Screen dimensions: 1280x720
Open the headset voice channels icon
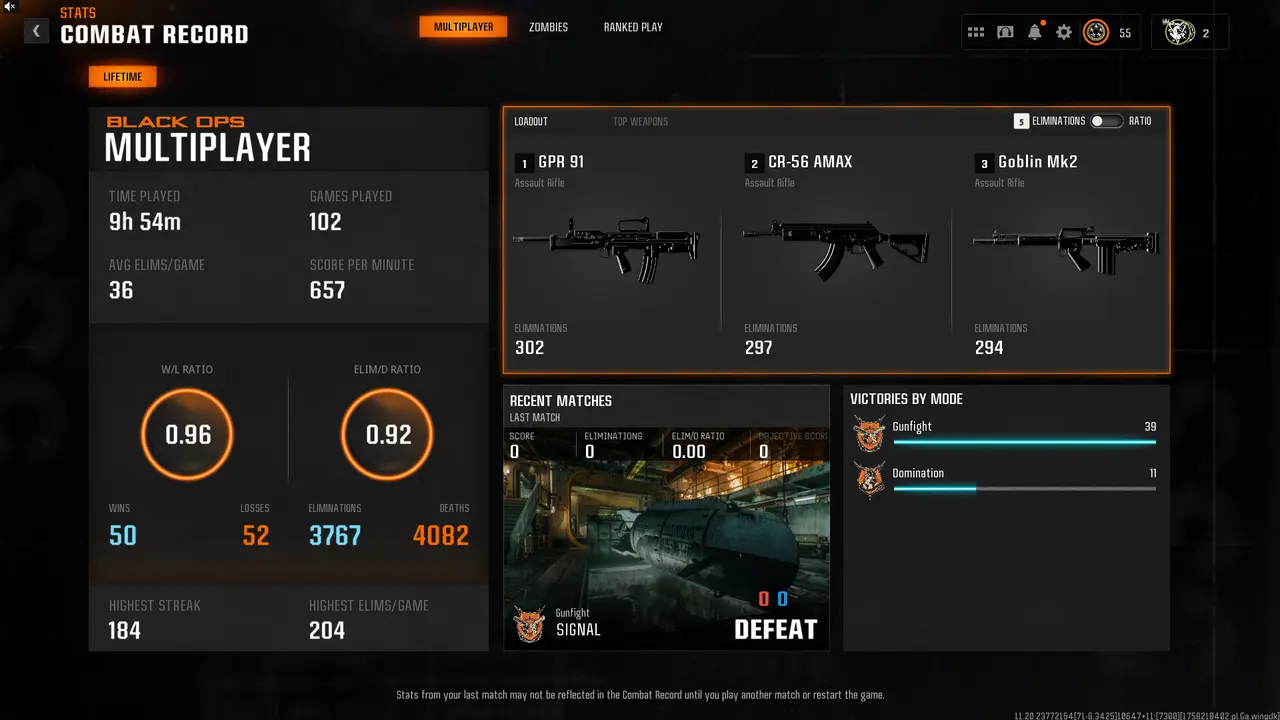pyautogui.click(x=1005, y=33)
